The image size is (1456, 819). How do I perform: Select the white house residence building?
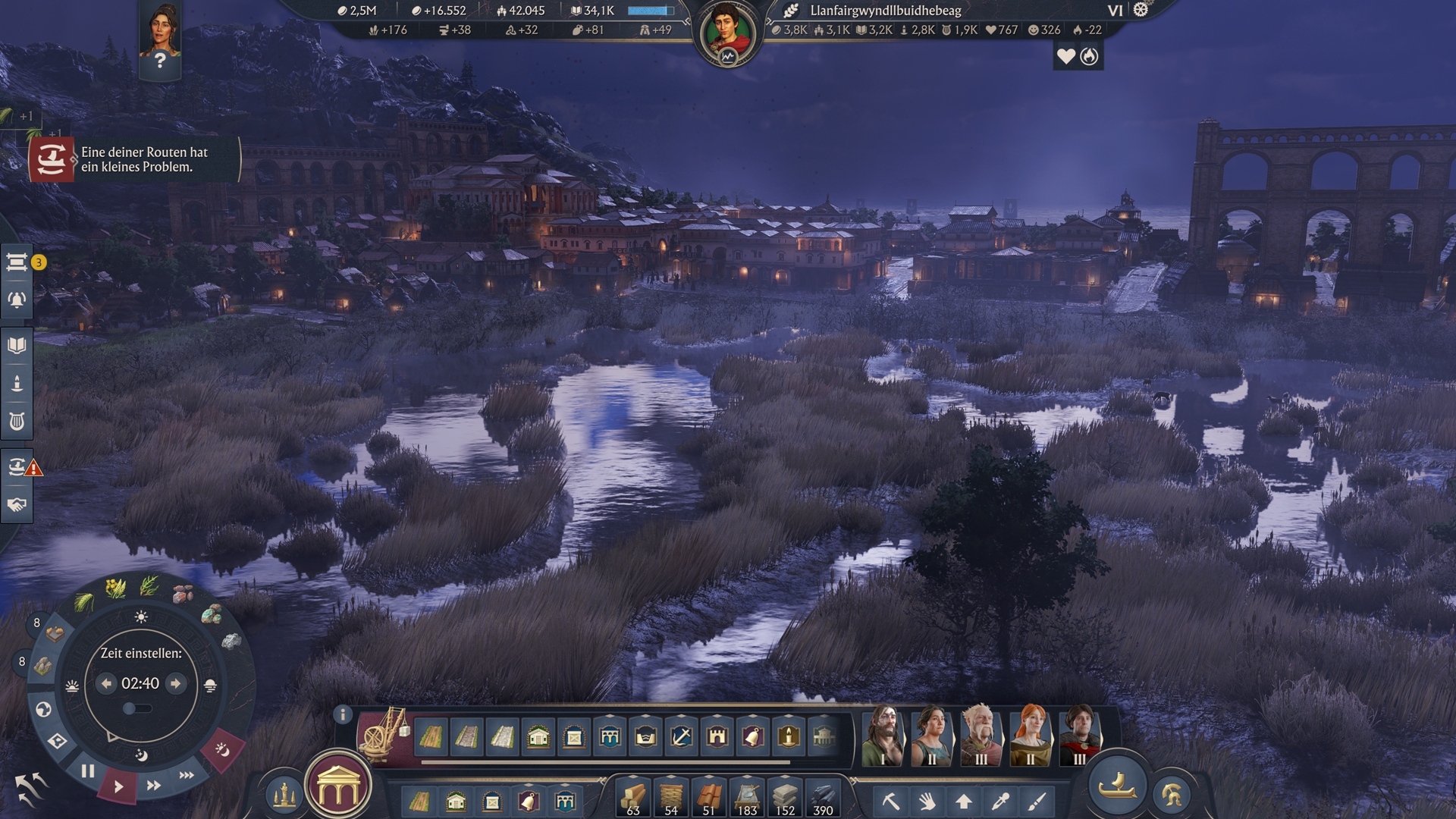538,736
